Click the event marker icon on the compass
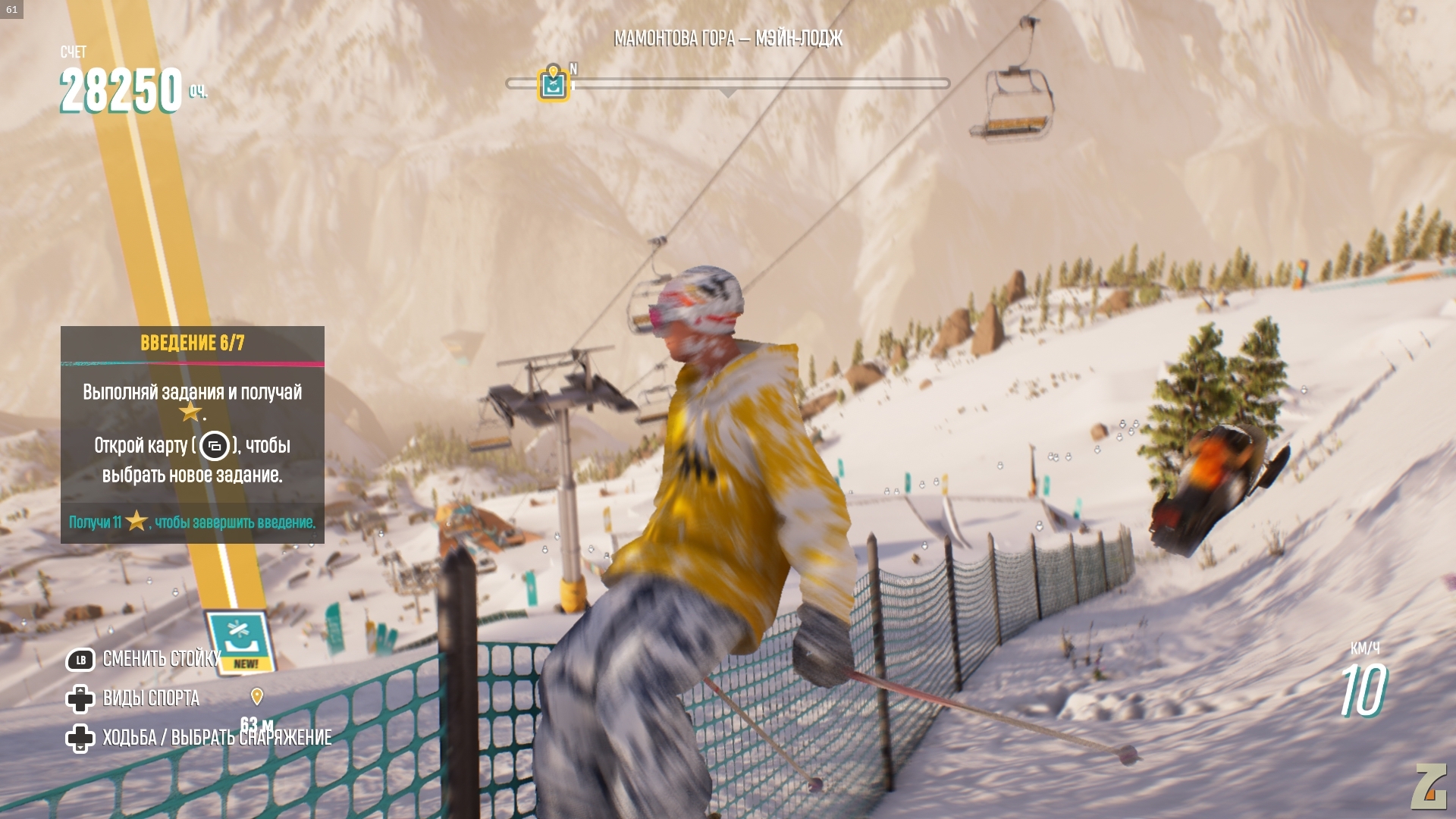The width and height of the screenshot is (1456, 819). (x=553, y=83)
